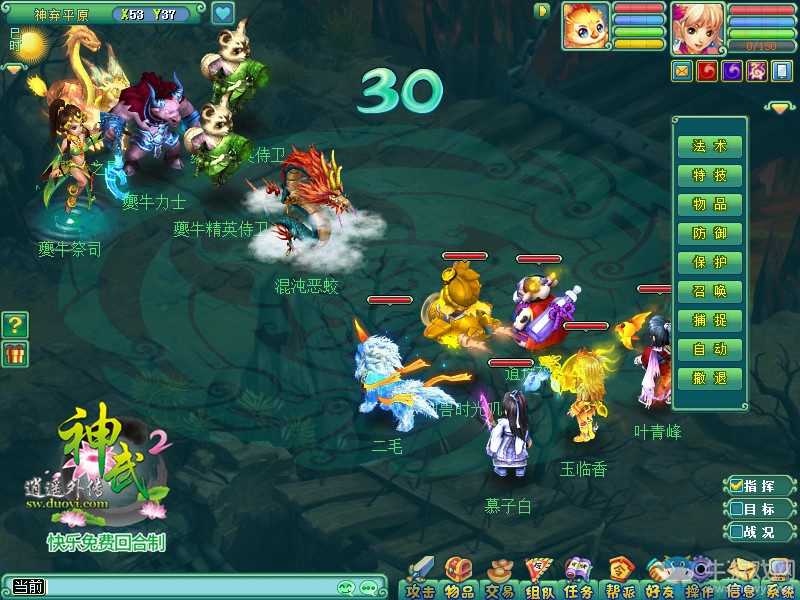Click the heart icon beside the map name

pos(223,14)
